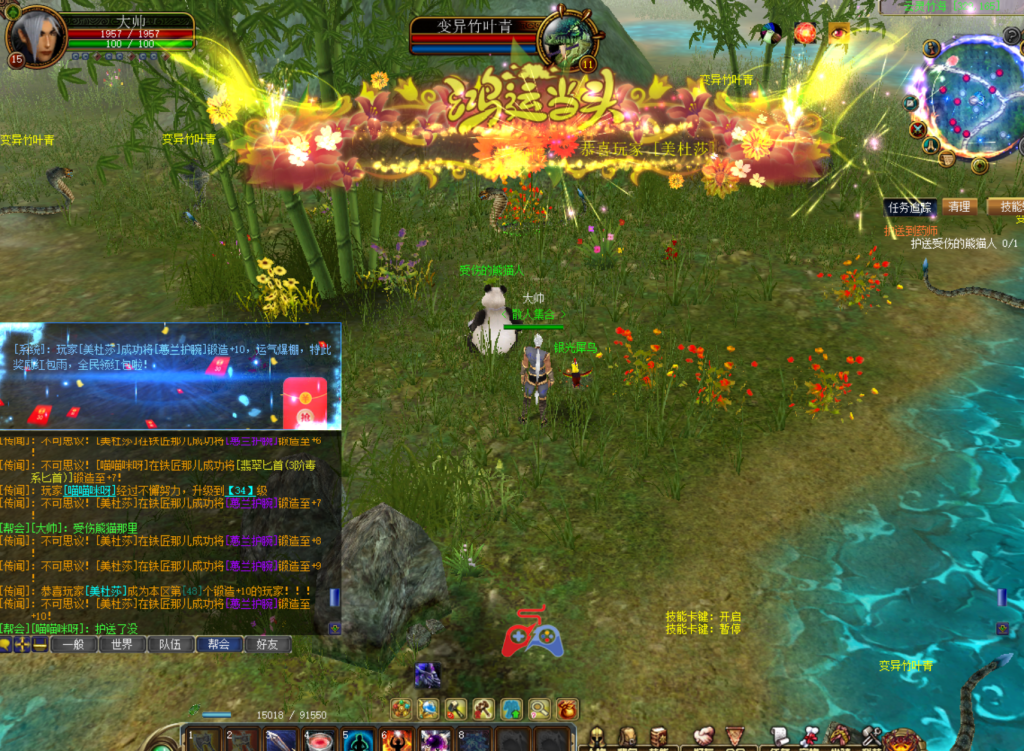Click the minimap of 云灵竹海
Image resolution: width=1024 pixels, height=751 pixels.
pyautogui.click(x=969, y=97)
